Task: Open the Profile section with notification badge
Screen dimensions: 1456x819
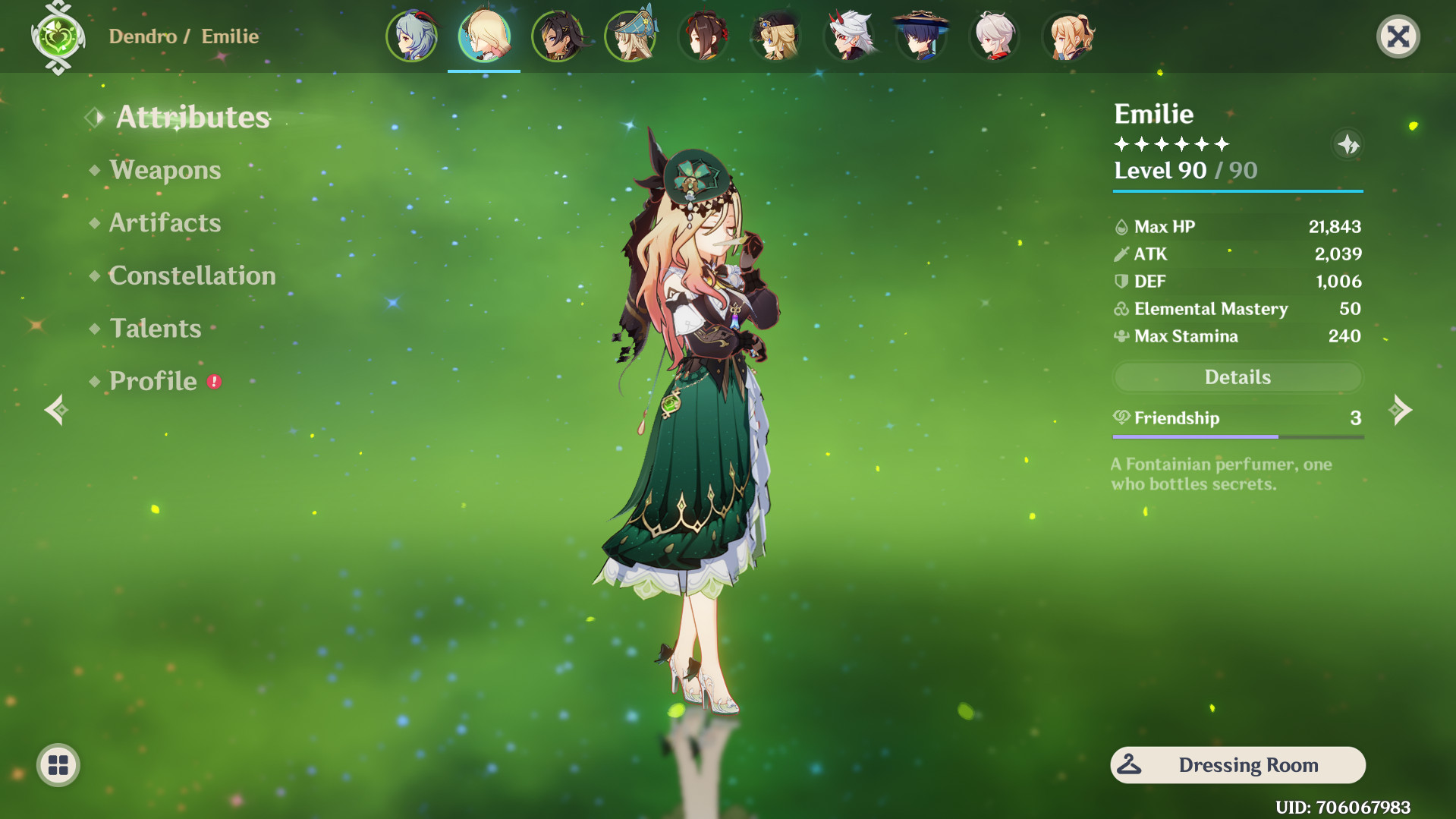Action: [x=150, y=381]
